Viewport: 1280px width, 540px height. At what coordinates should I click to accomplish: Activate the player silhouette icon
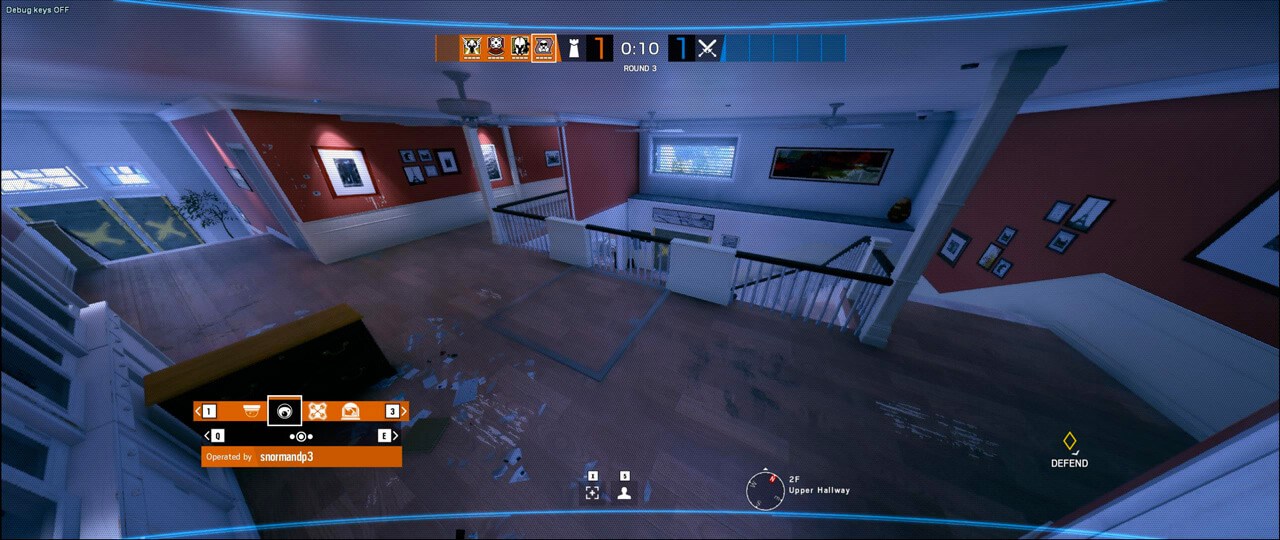(625, 492)
